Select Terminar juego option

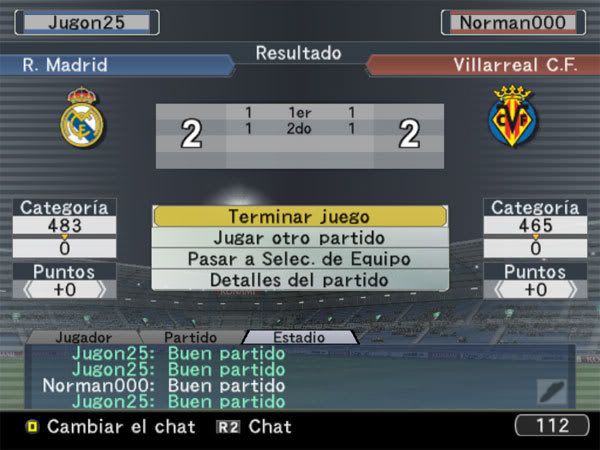[x=299, y=216]
